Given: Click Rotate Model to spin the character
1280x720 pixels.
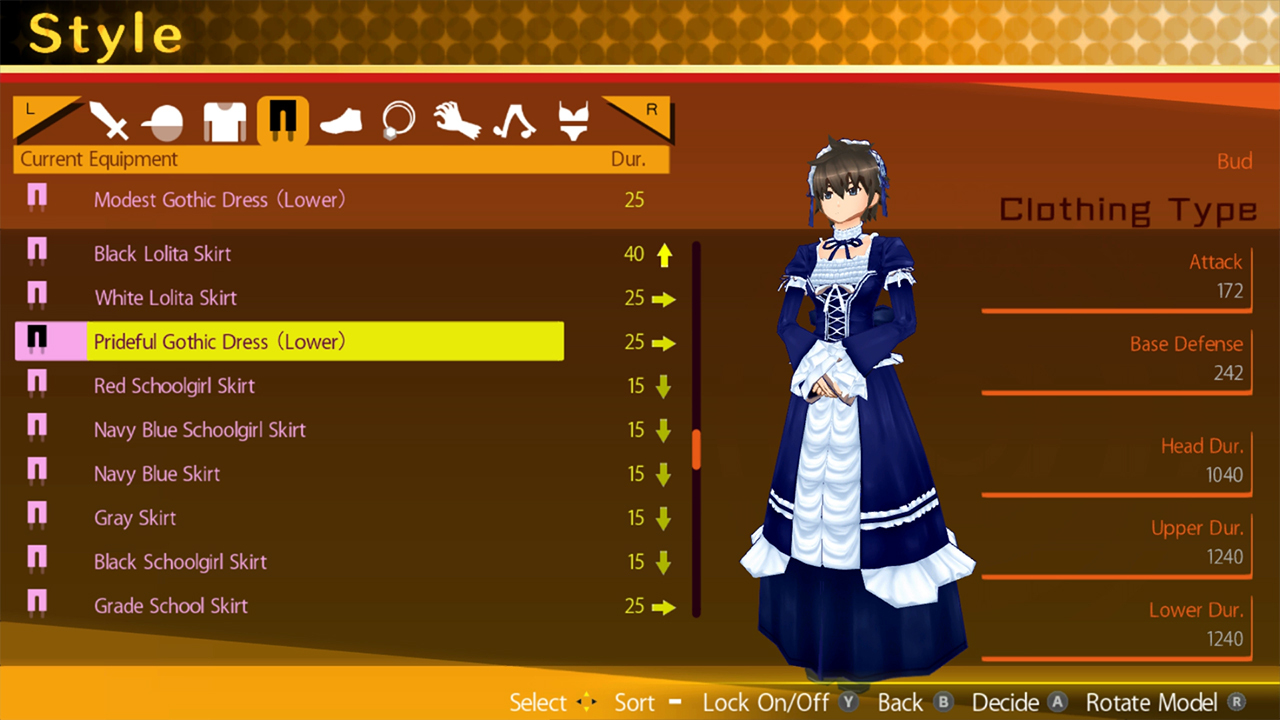Looking at the screenshot, I should click(x=1151, y=702).
